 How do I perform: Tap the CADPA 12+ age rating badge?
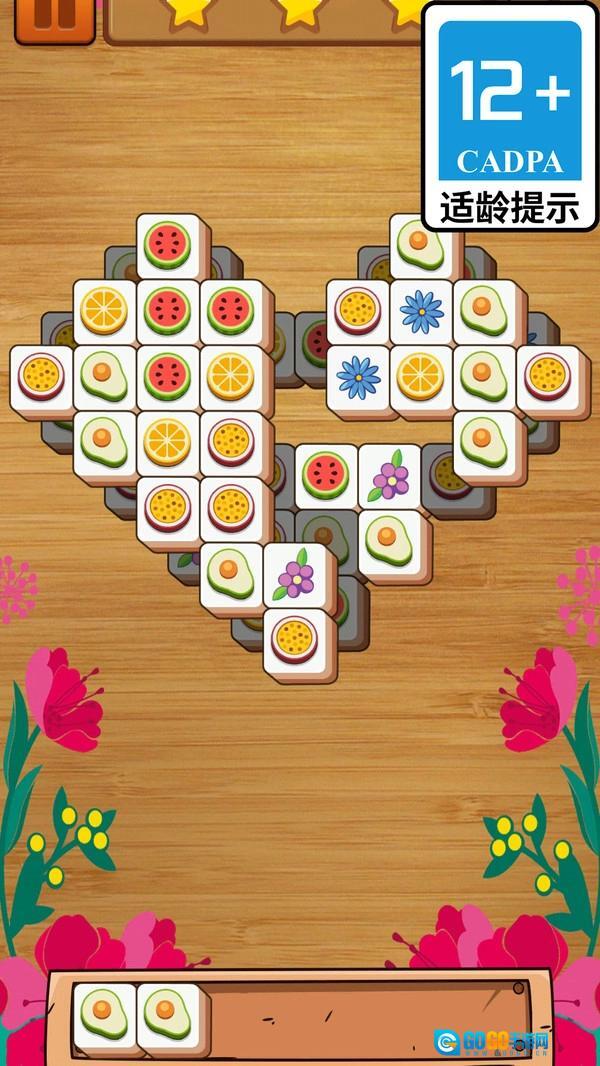[x=510, y=115]
